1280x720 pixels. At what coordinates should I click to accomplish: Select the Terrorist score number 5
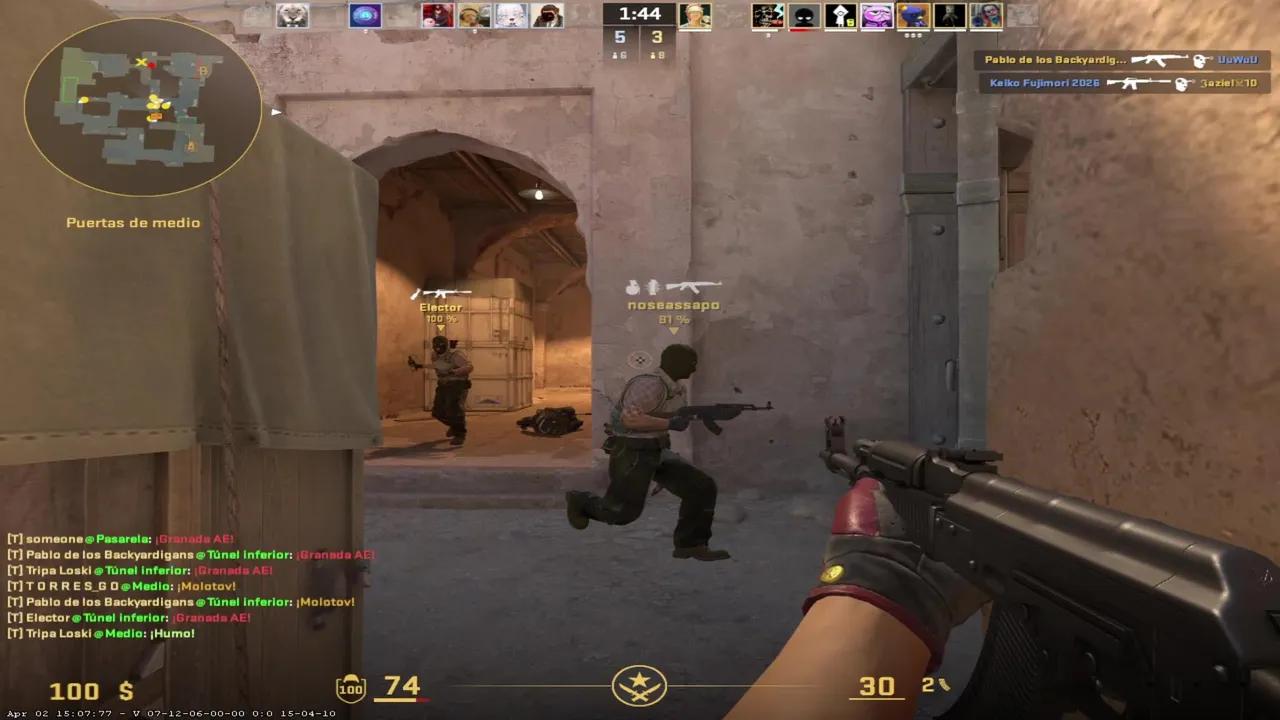(618, 37)
